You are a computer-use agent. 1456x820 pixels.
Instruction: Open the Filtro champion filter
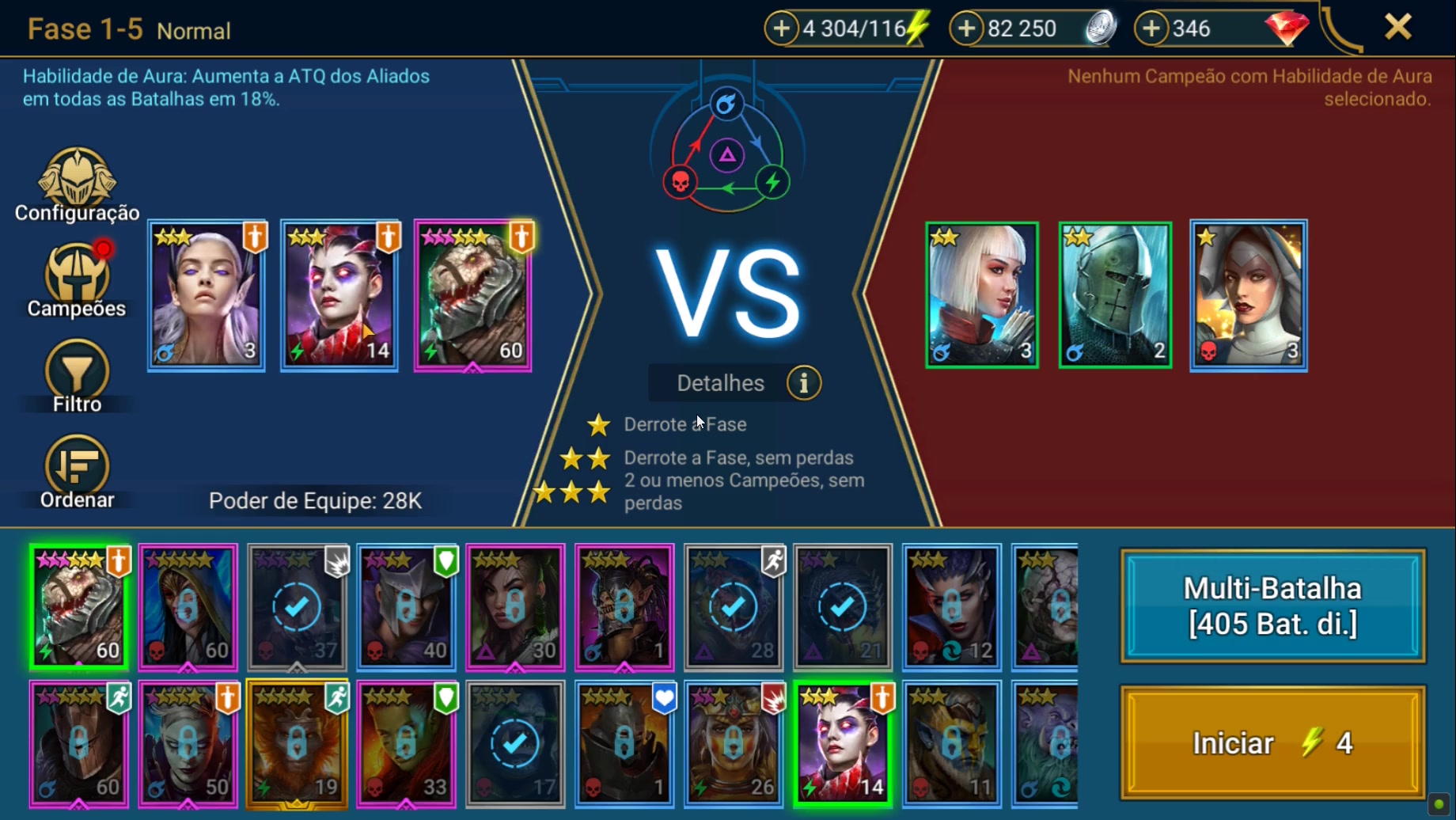coord(77,377)
